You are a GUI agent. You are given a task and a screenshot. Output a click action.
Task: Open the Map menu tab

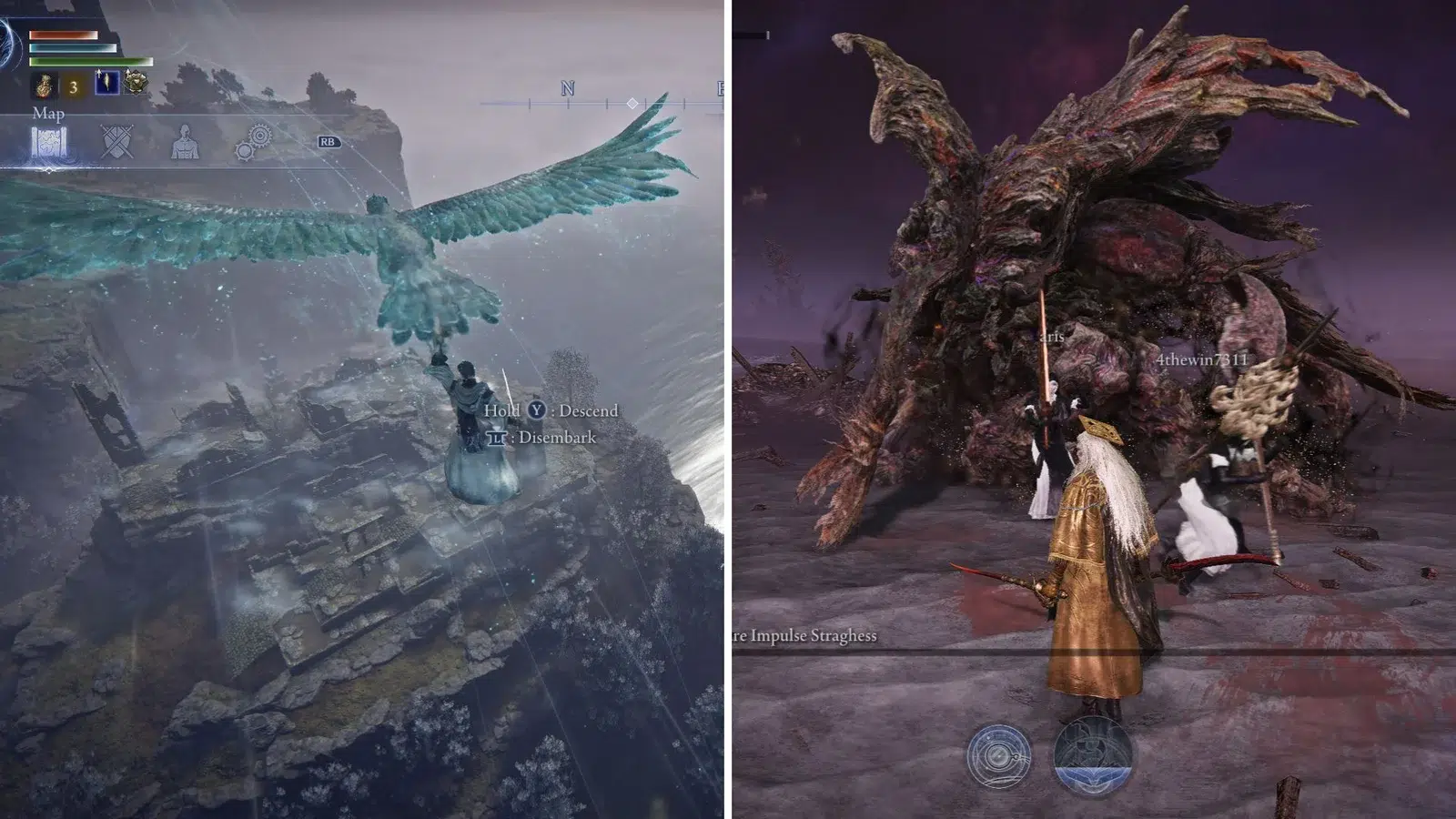click(x=48, y=143)
